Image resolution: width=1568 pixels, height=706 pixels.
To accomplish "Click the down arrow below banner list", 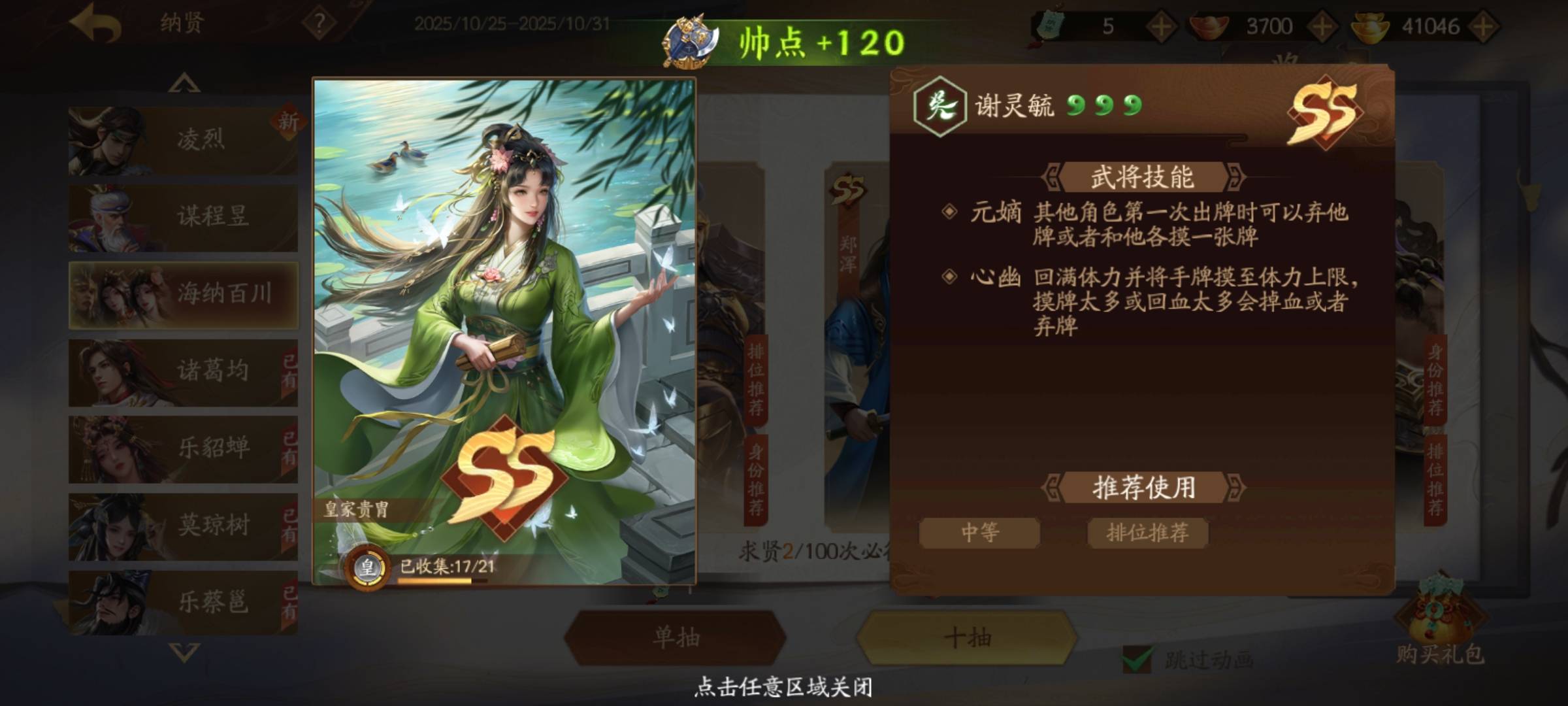I will (184, 652).
